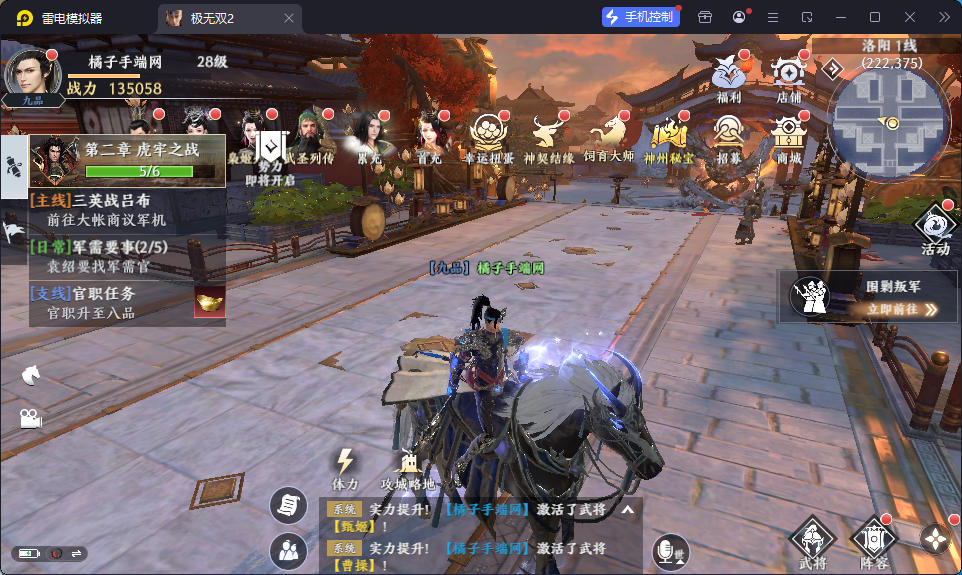This screenshot has width=962, height=575.
Task: Open the 幸运扭蛋 lucky gacha icon
Action: 488,137
